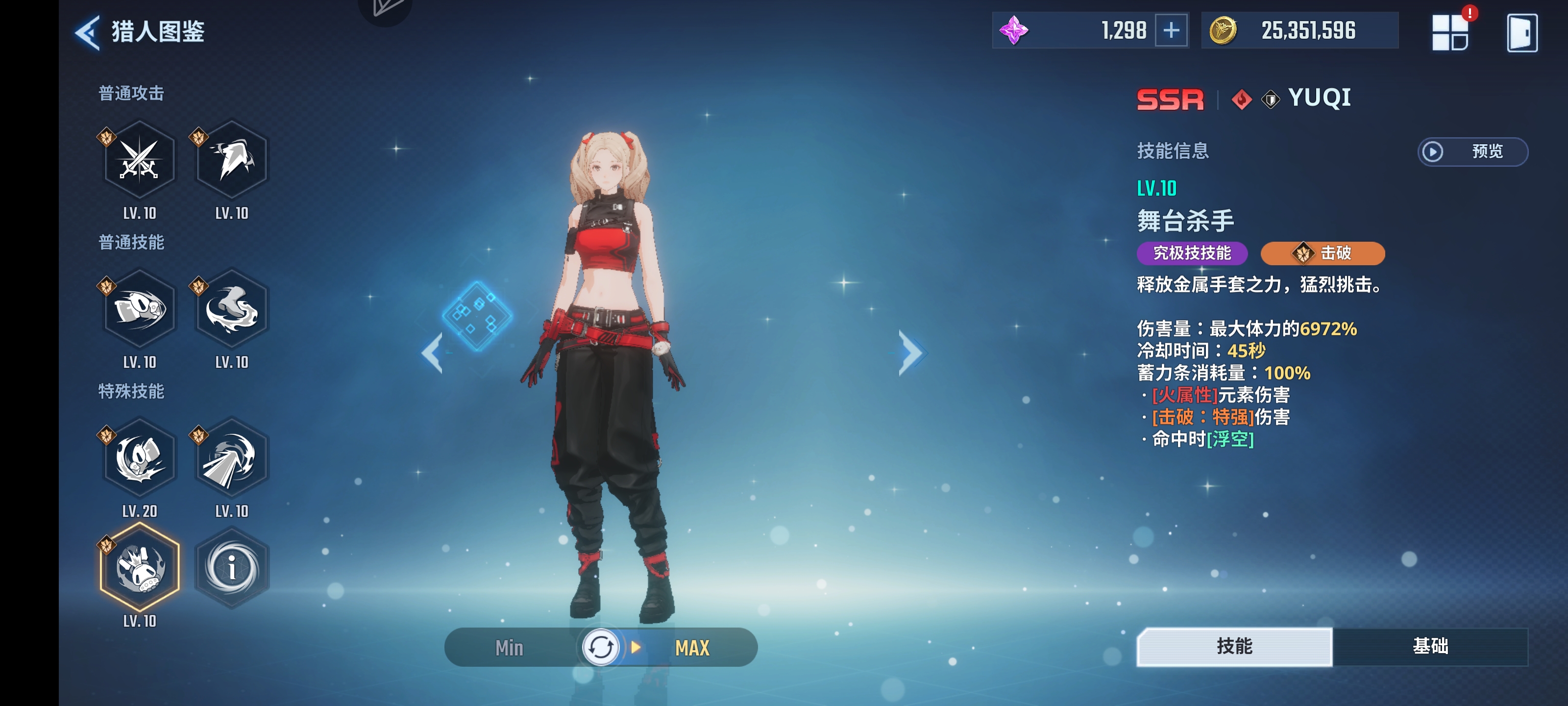Select the highlighted ultimate skill icon
This screenshot has width=1568, height=706.
(x=139, y=568)
